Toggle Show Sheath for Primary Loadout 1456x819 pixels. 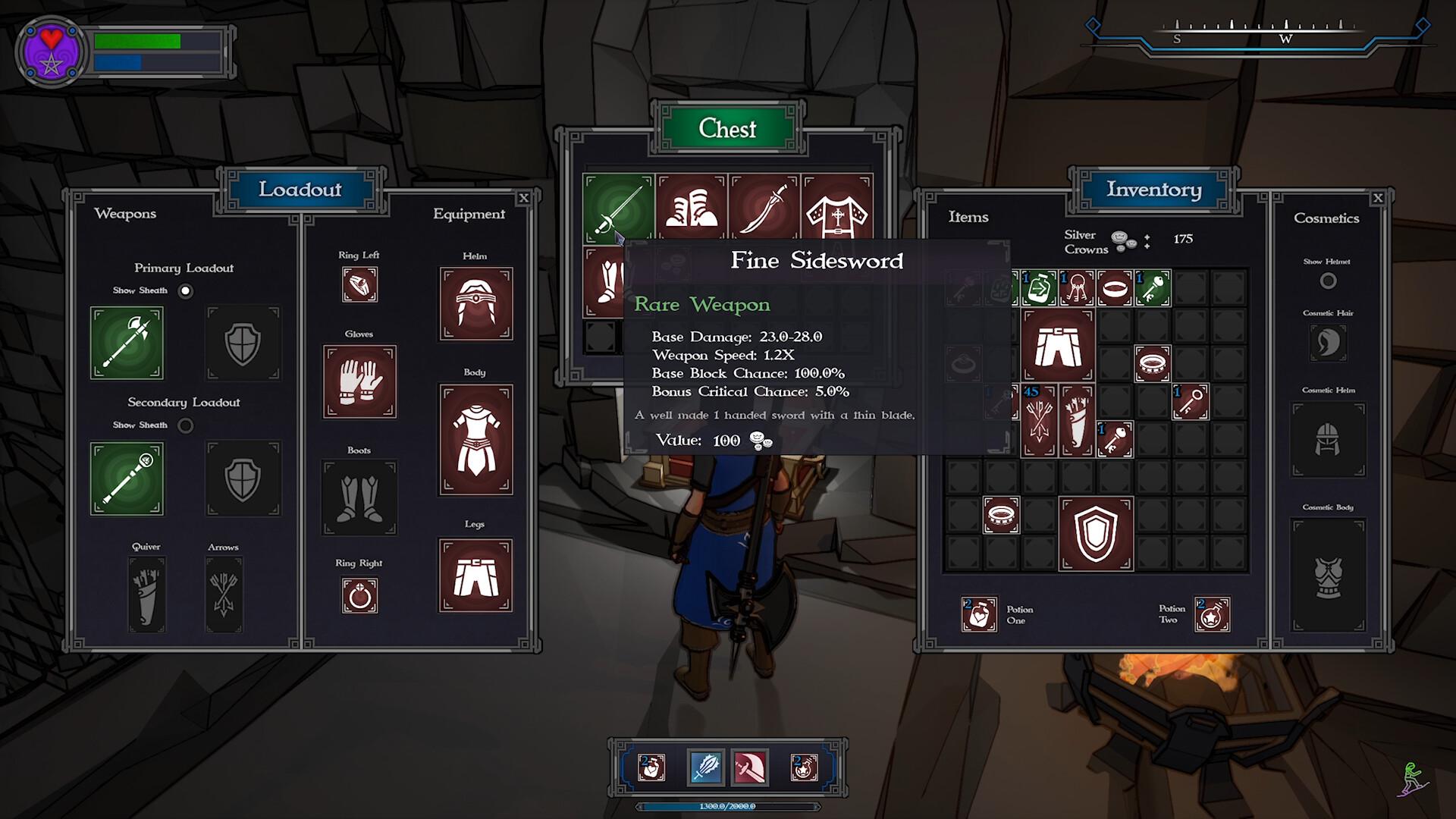186,291
